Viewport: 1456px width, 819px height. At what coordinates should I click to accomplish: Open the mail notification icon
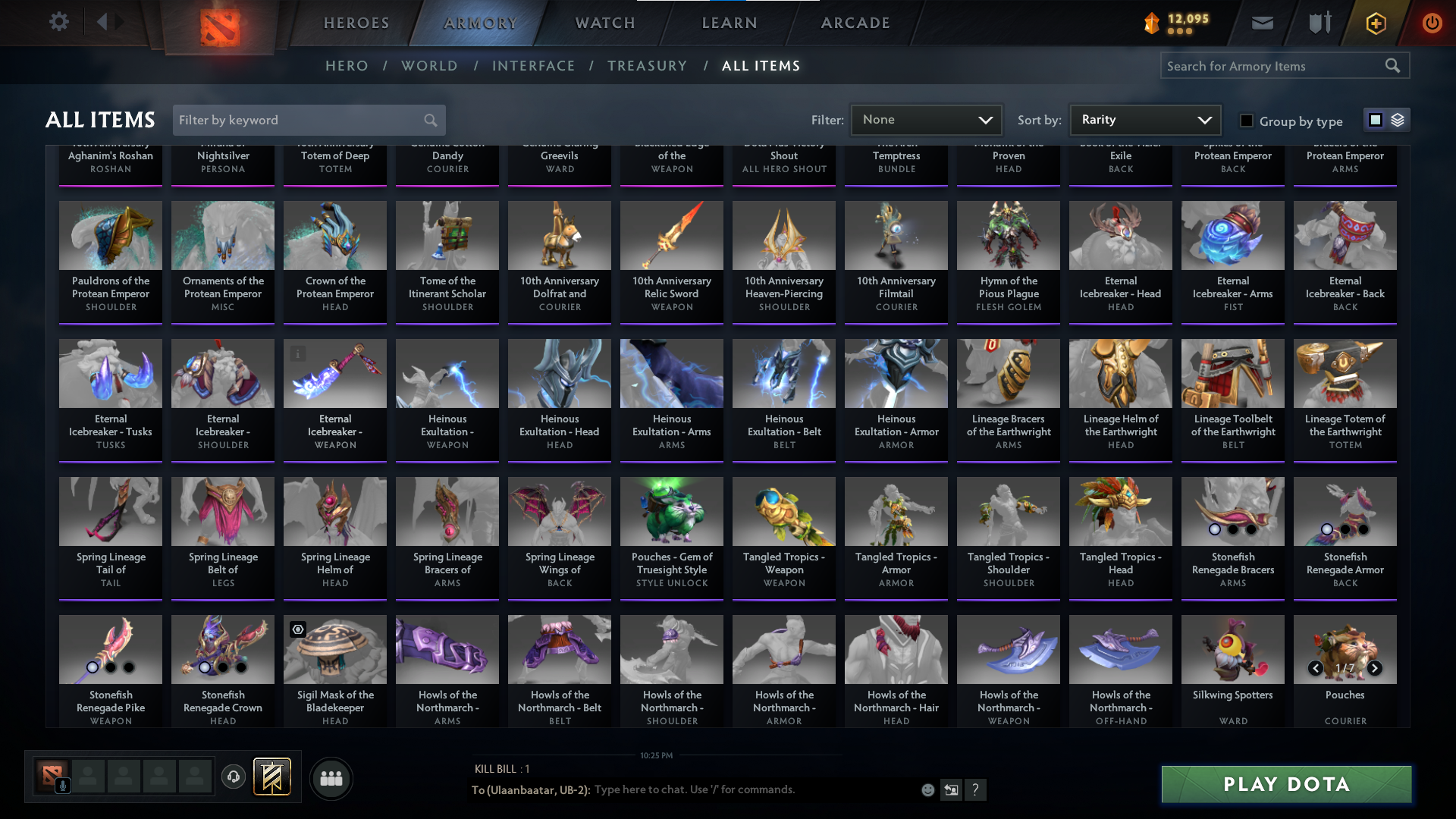point(1262,23)
